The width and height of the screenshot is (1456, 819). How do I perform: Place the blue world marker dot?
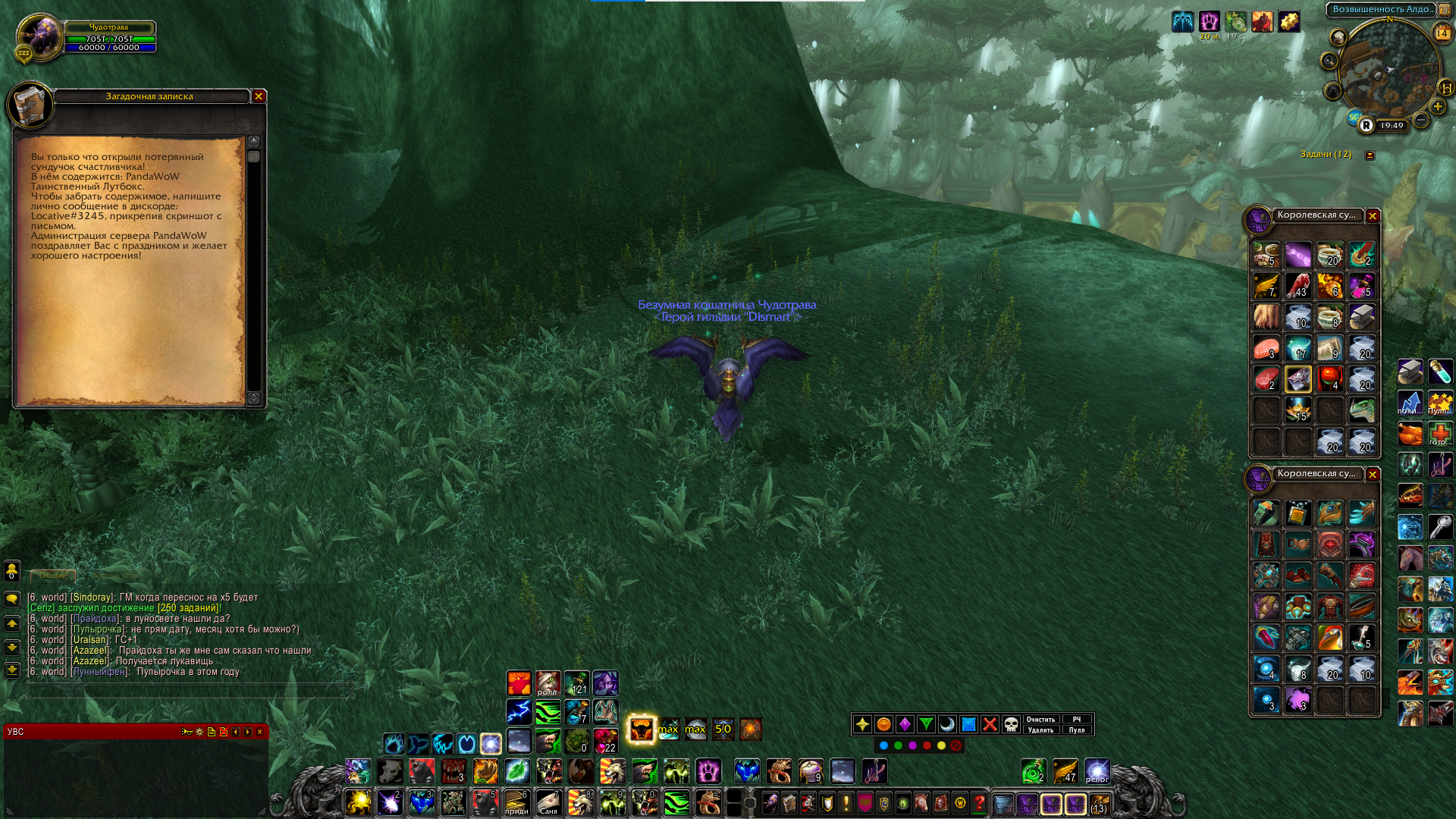tap(883, 745)
